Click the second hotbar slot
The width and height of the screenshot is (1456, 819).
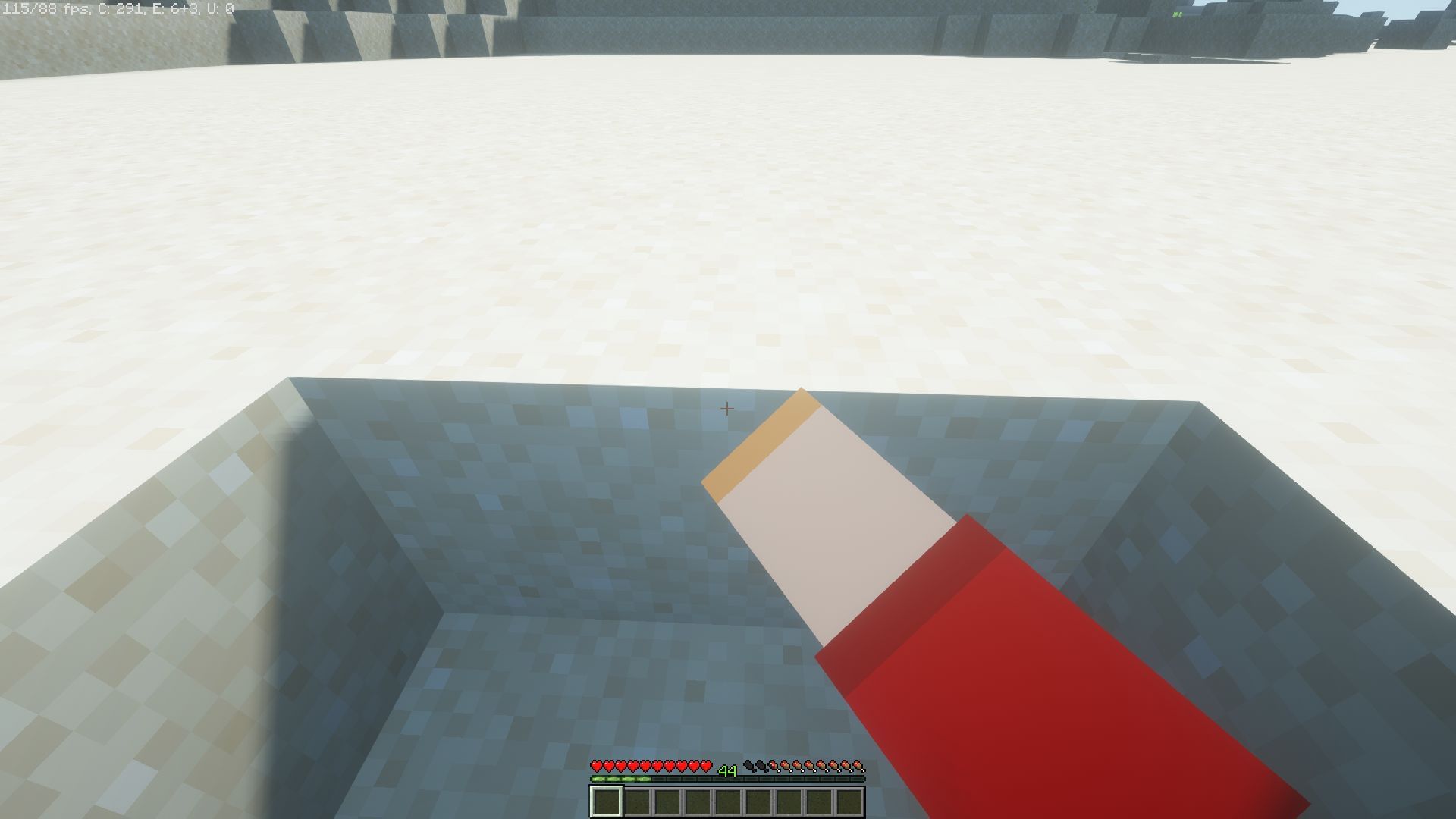(x=638, y=802)
